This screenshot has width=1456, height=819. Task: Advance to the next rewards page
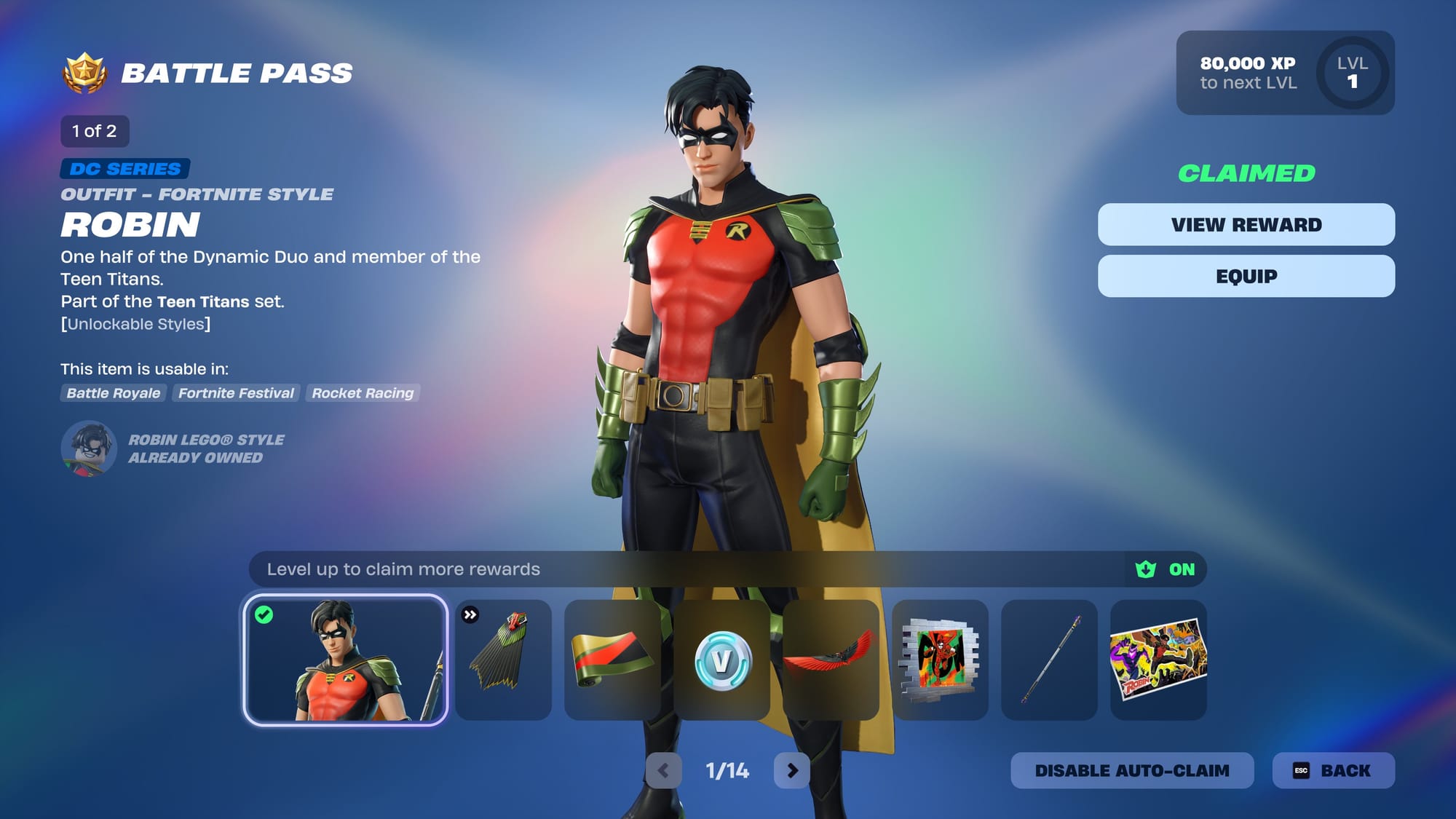(792, 770)
